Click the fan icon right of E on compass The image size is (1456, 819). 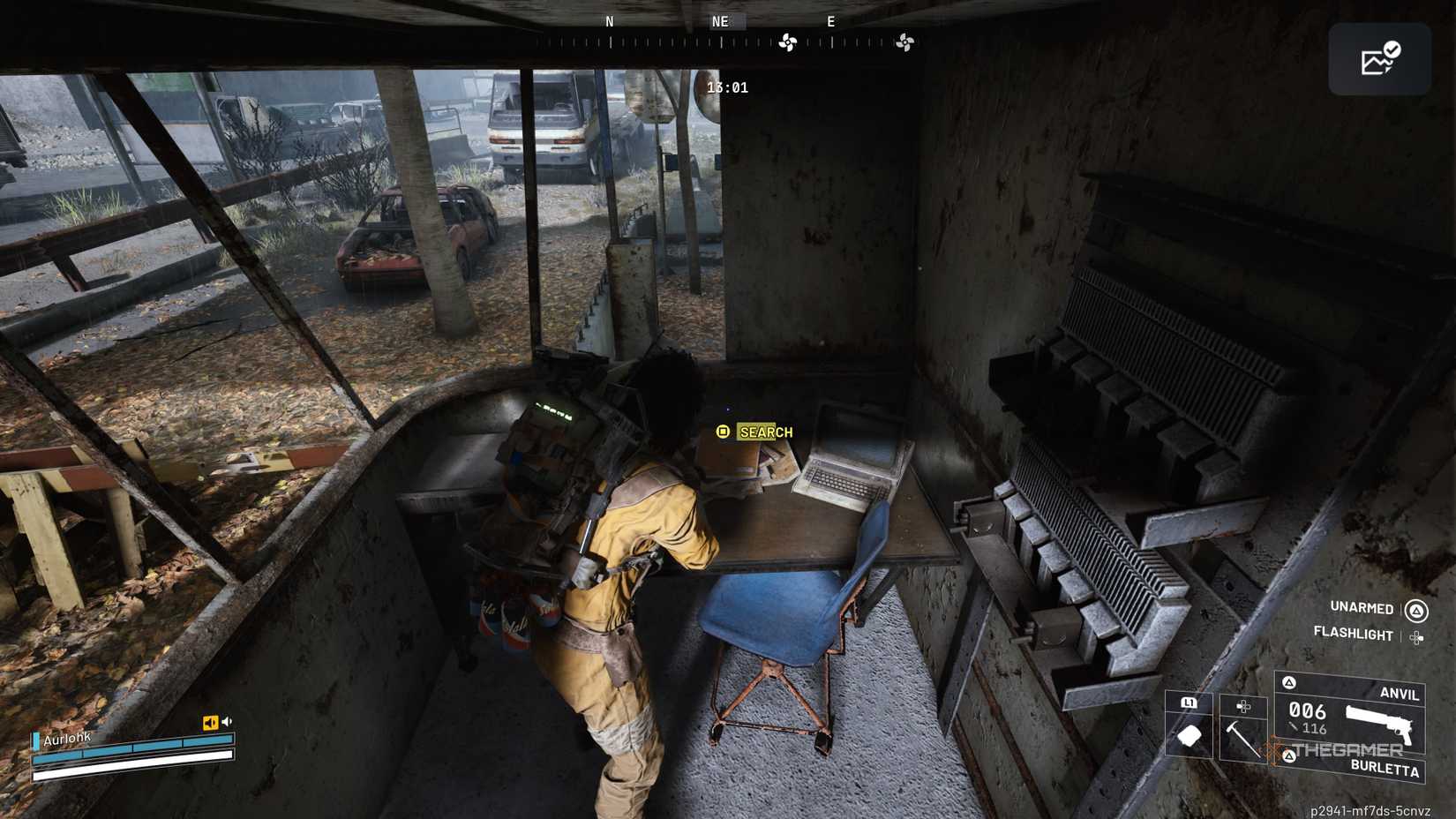904,40
